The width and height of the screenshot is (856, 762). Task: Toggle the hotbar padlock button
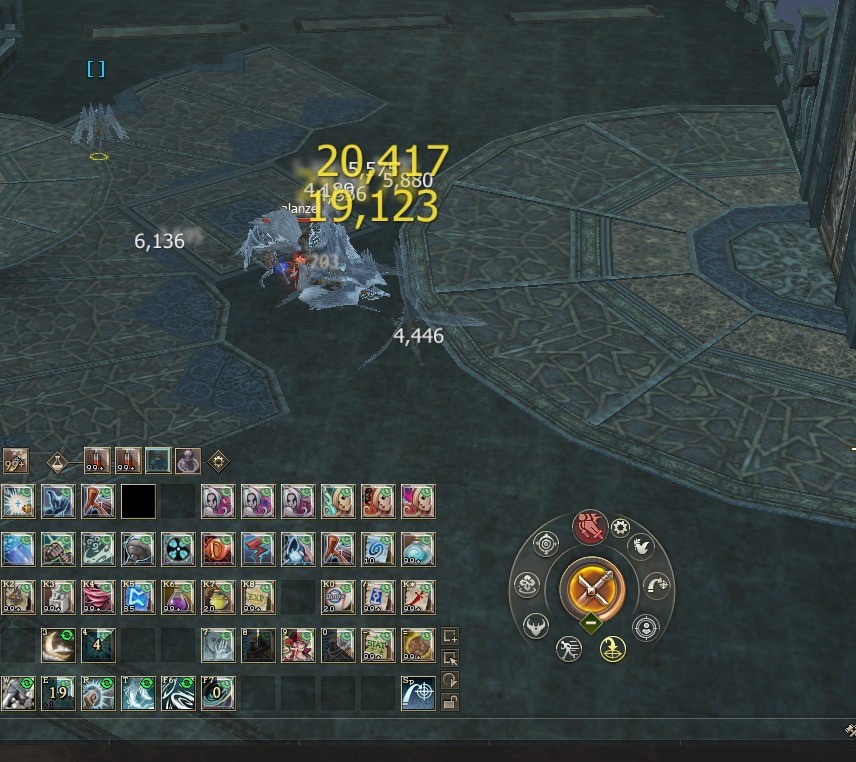[x=450, y=701]
